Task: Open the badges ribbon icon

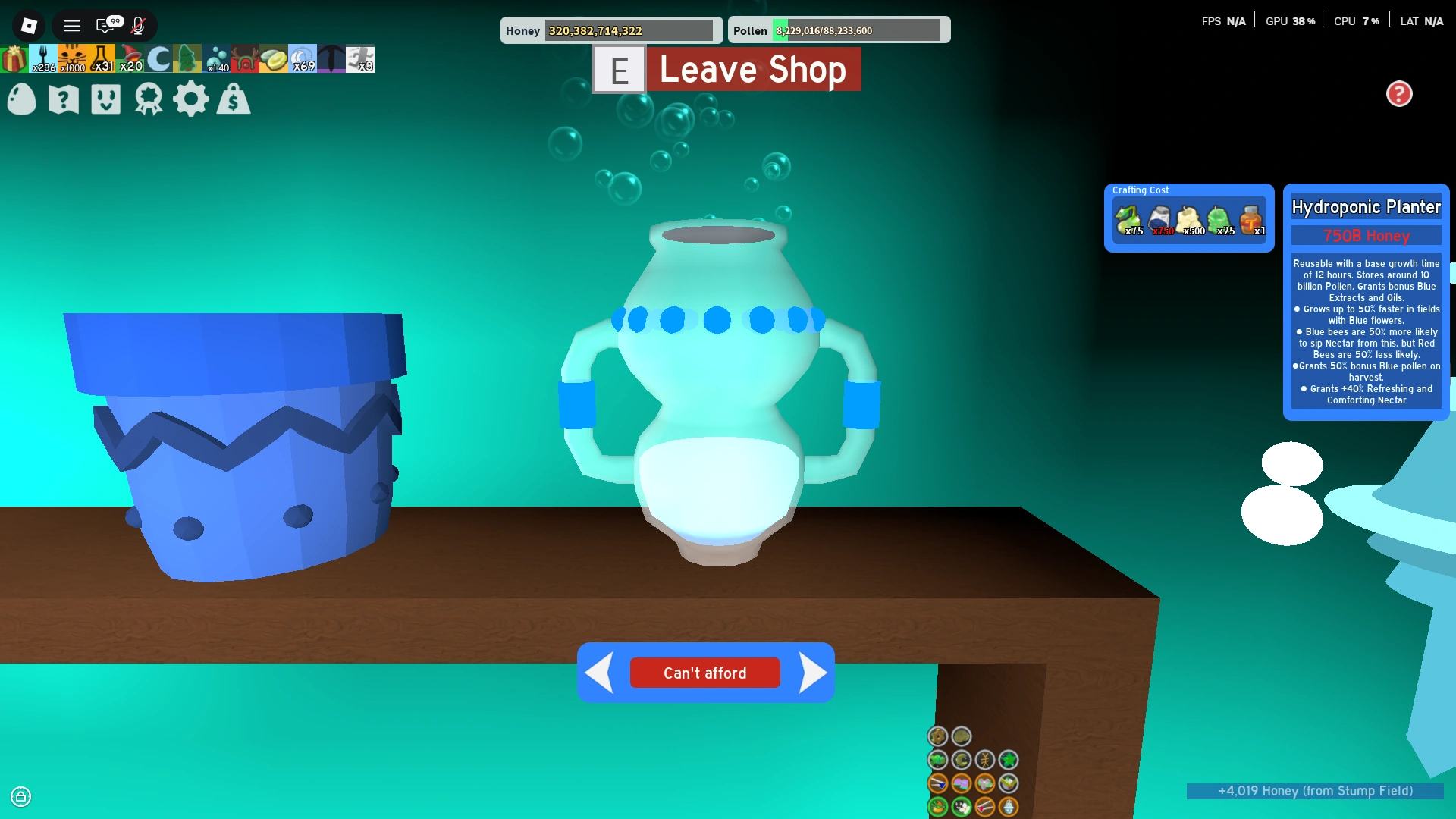Action: pyautogui.click(x=149, y=99)
